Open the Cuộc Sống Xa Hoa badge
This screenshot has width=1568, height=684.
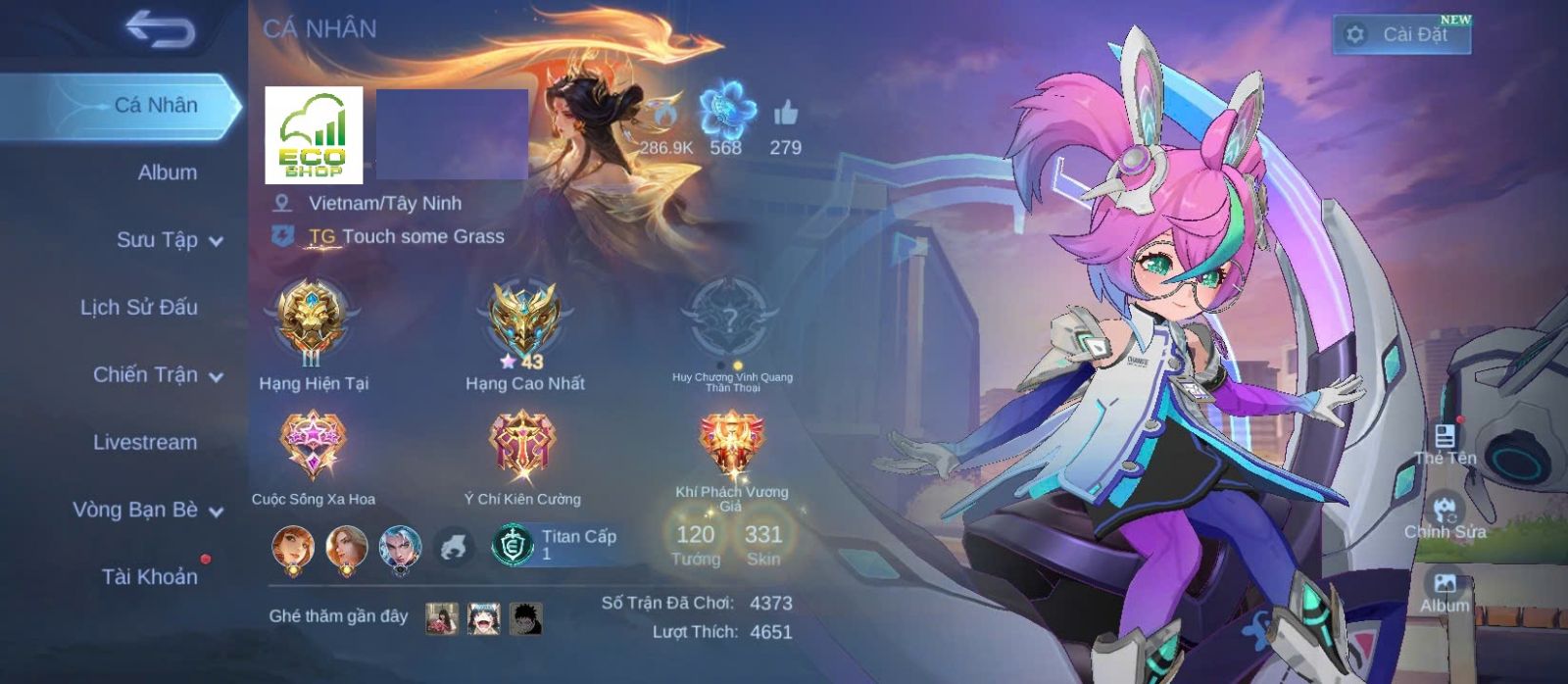(313, 446)
